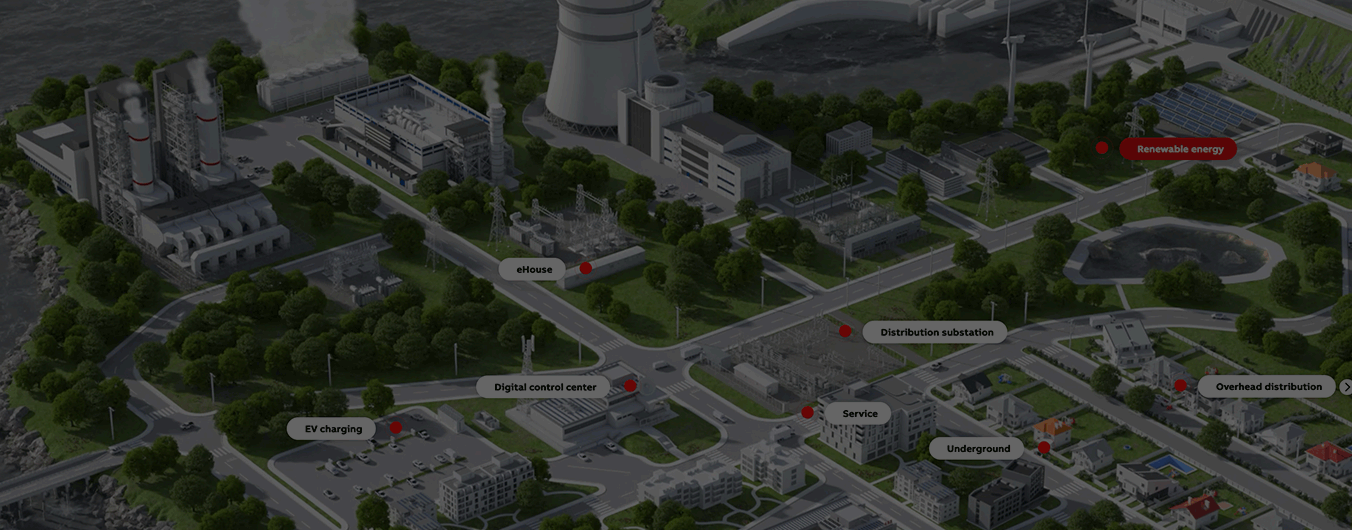Image resolution: width=1352 pixels, height=530 pixels.
Task: Select the Service hotspot label
Action: (x=859, y=413)
